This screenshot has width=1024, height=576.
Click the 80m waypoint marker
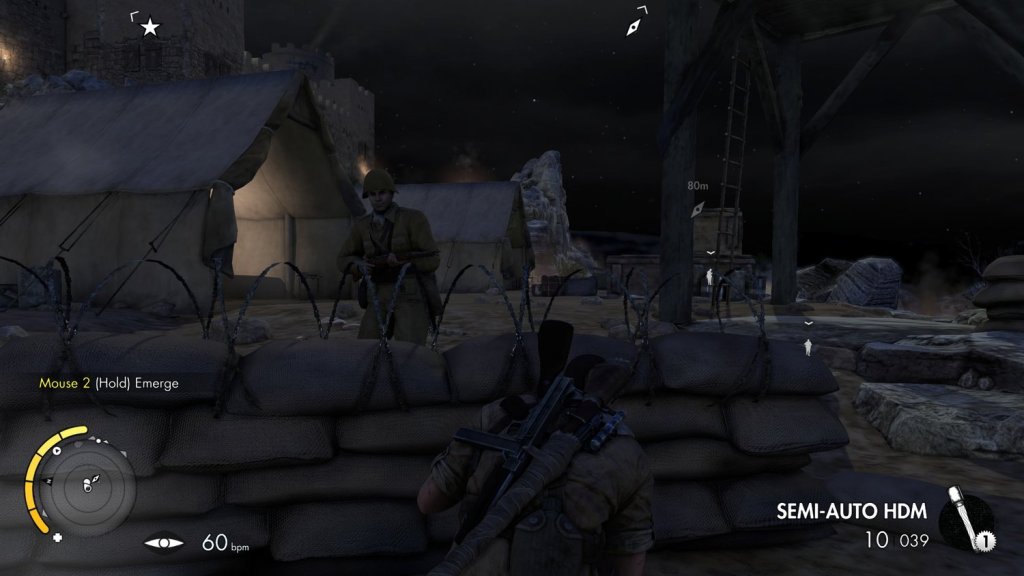[x=698, y=208]
